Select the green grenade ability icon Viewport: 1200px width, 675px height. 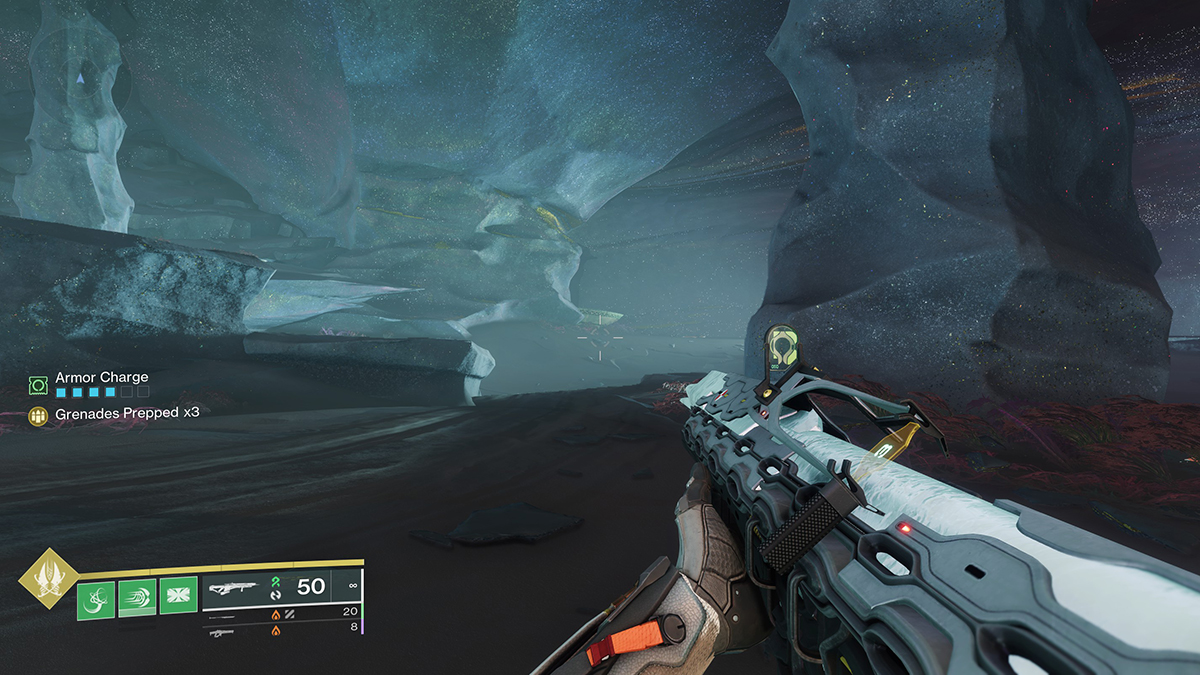[97, 598]
